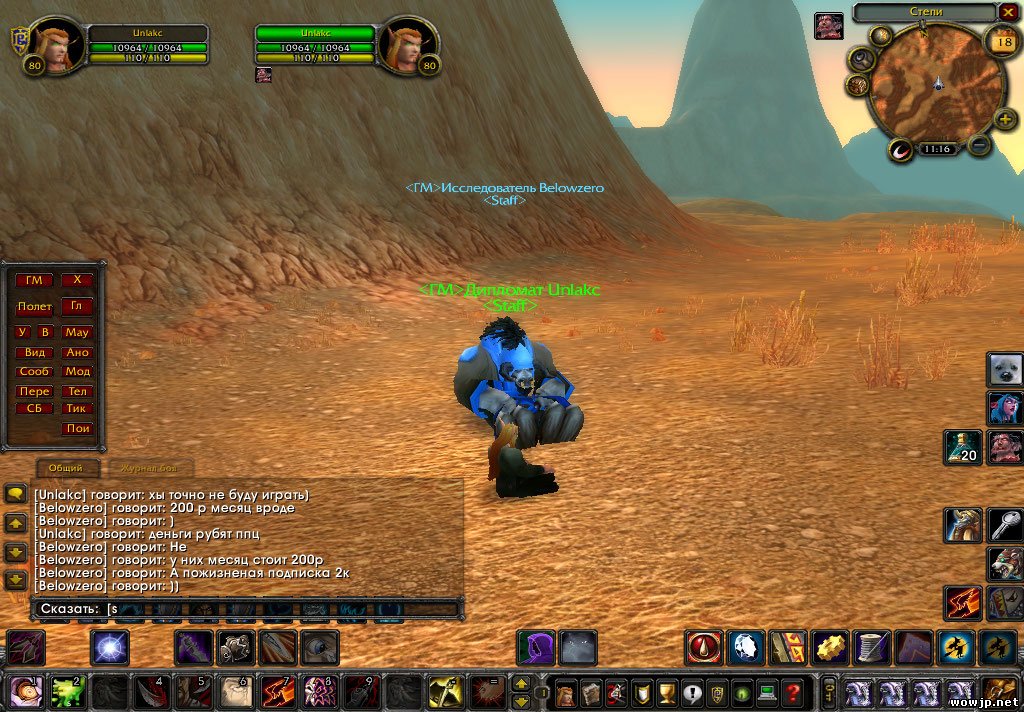Open the calendar showing day 18
This screenshot has width=1024, height=712.
1001,42
